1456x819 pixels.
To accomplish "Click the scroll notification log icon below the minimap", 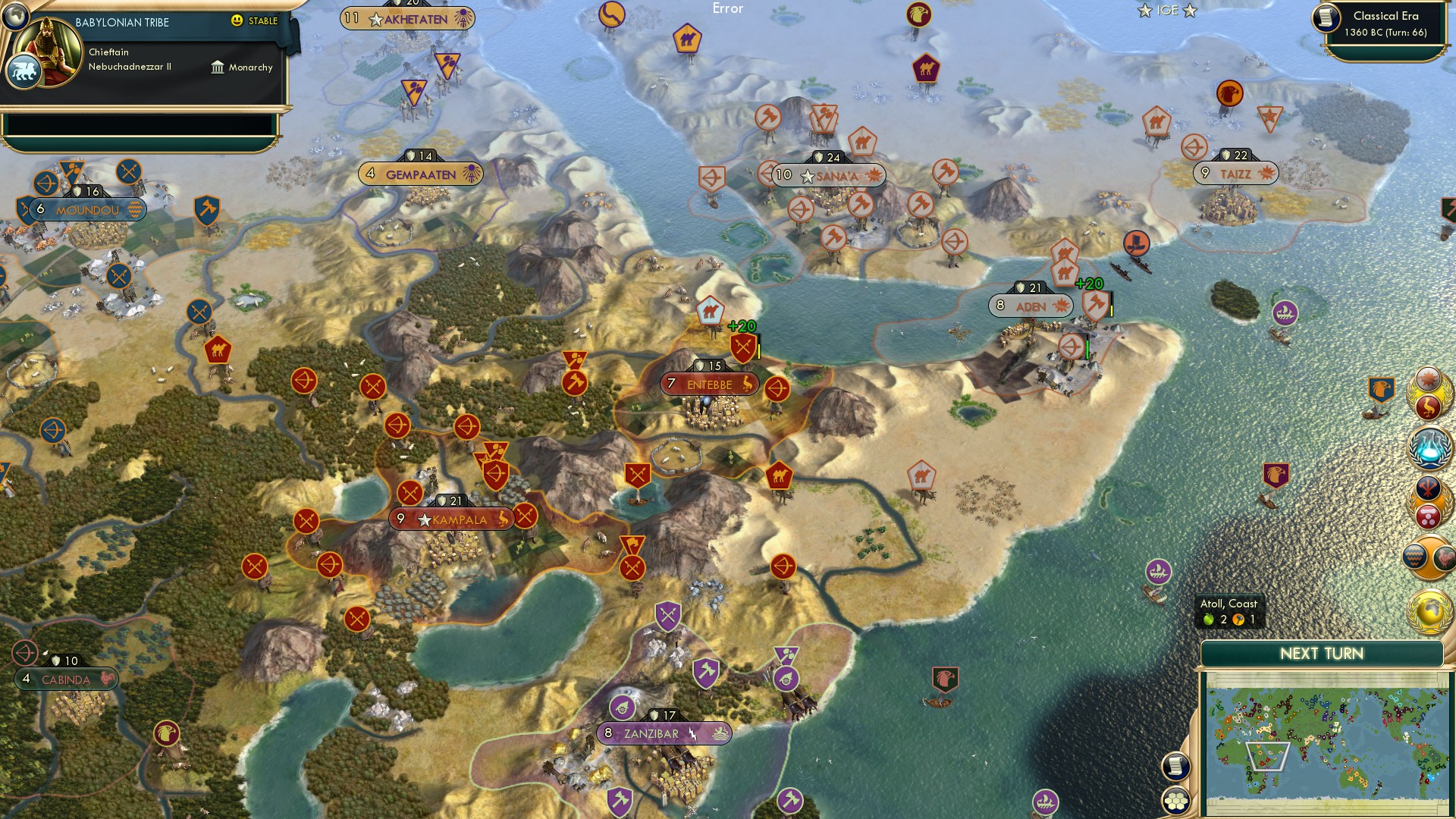I will (1177, 767).
